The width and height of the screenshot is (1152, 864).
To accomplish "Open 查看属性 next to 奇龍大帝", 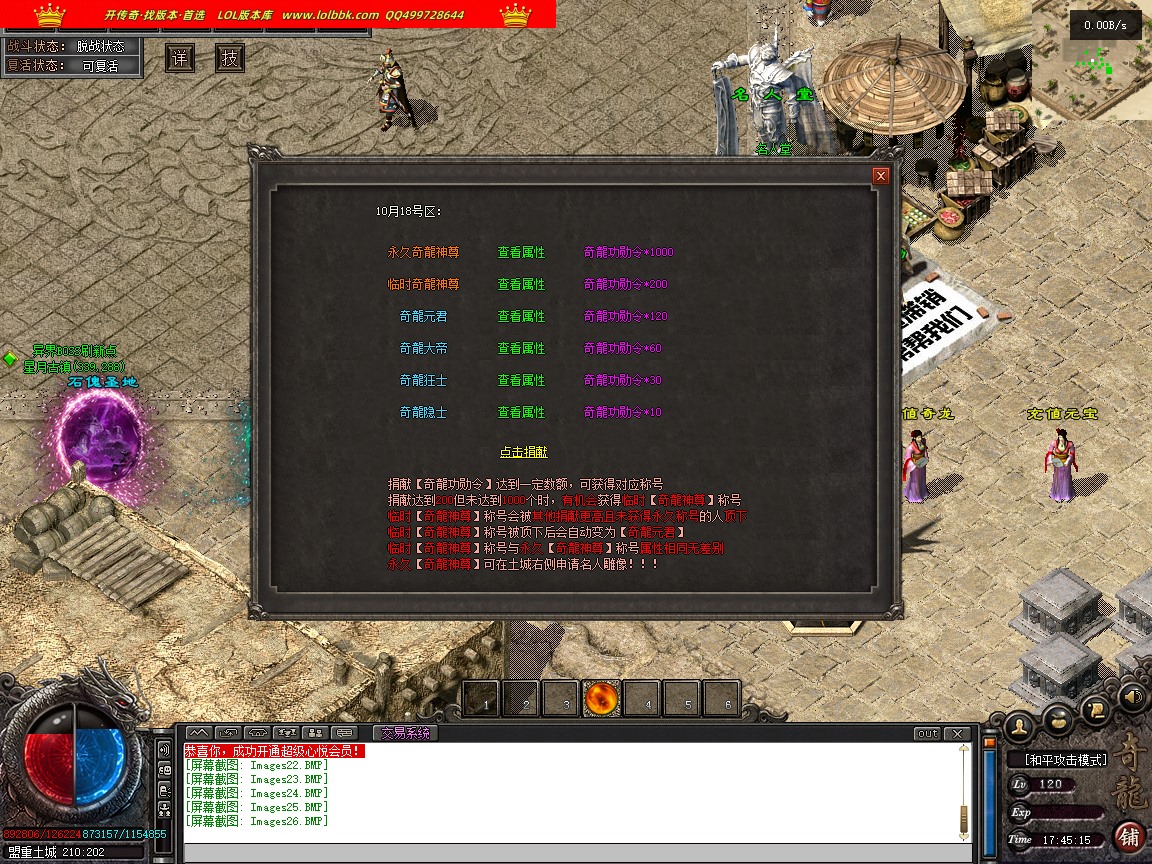I will 521,348.
